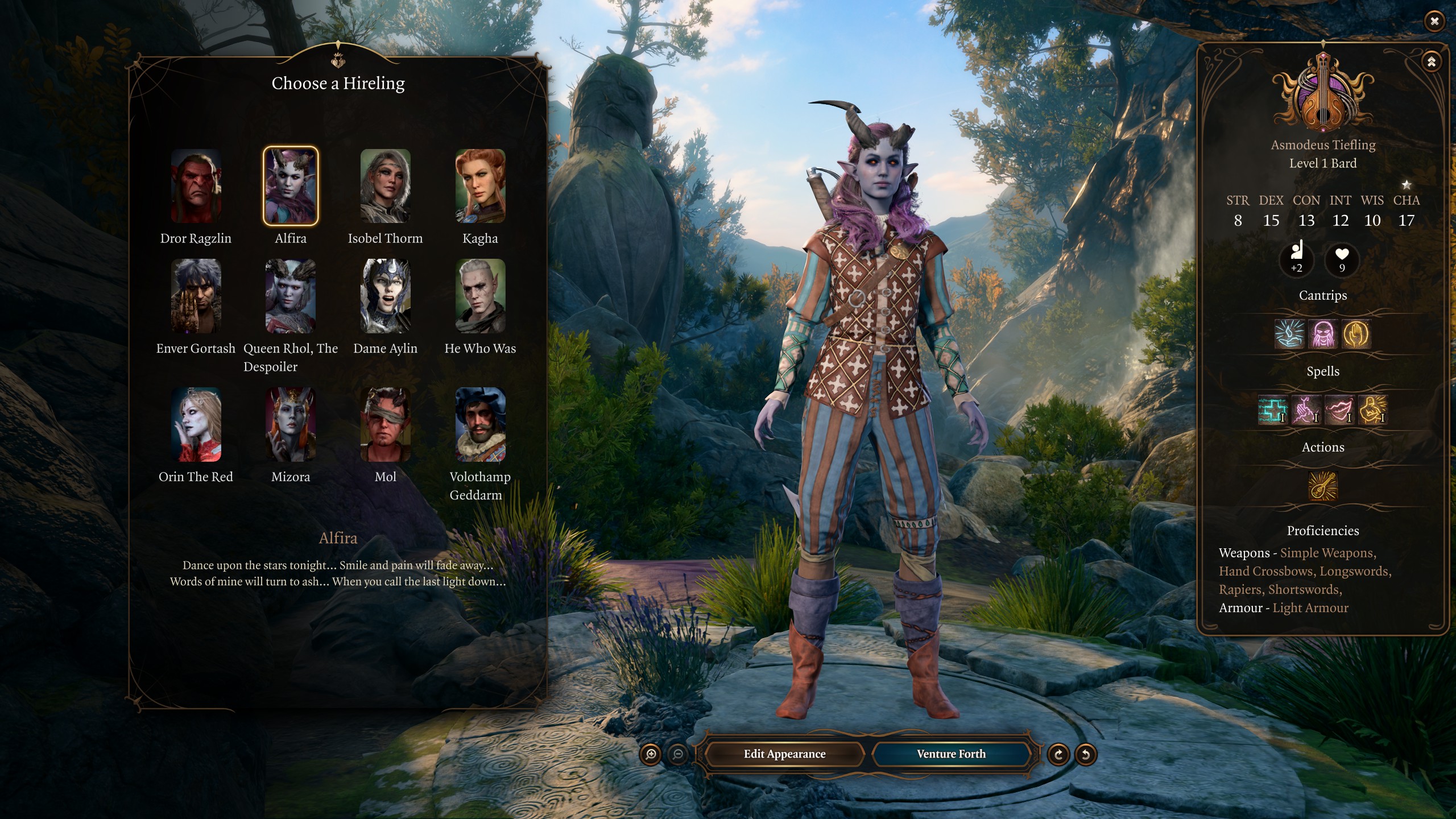
Task: Pick Dame Aylin as hireling
Action: tap(385, 296)
